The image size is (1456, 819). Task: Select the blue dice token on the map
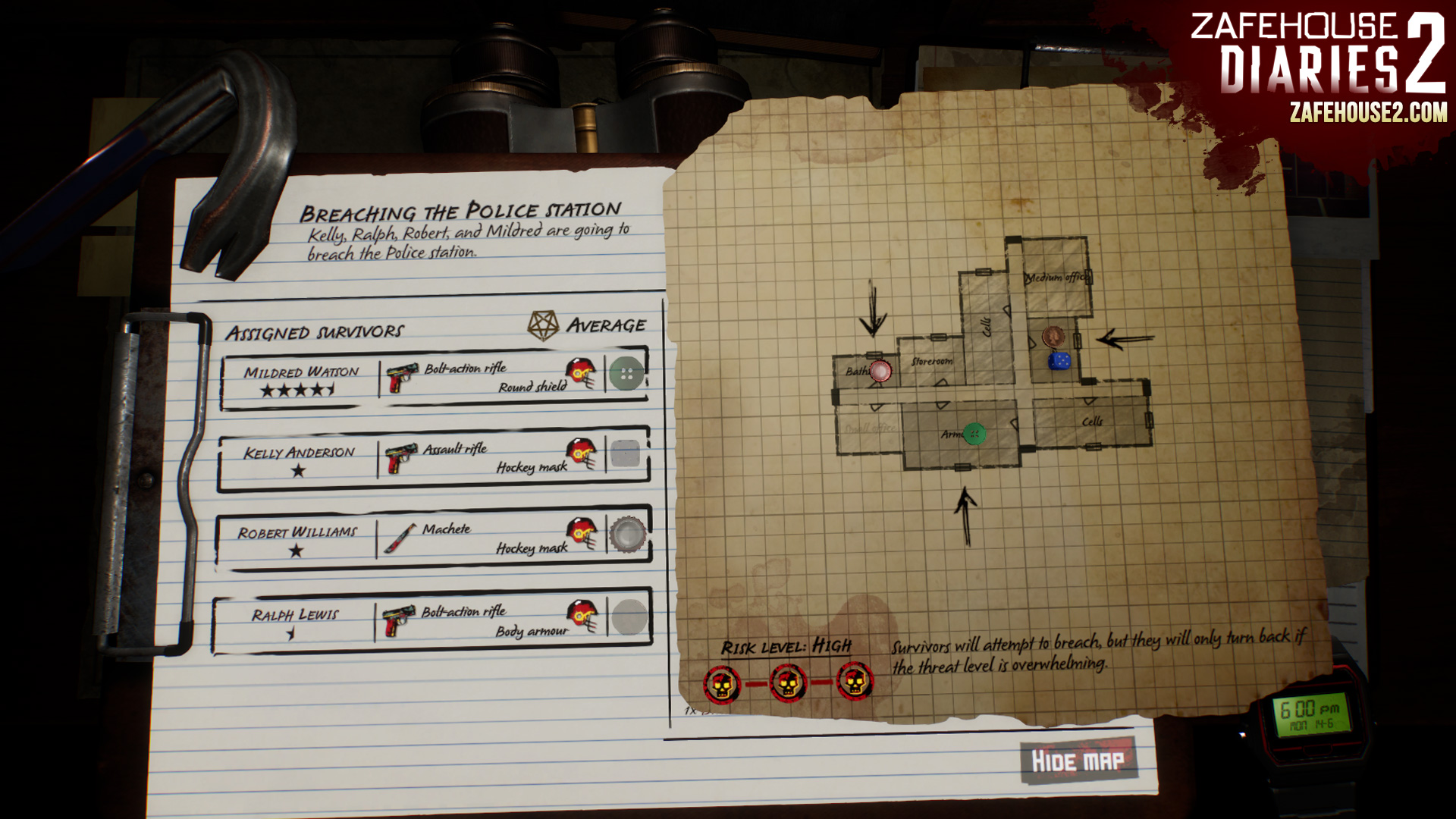pos(1059,361)
